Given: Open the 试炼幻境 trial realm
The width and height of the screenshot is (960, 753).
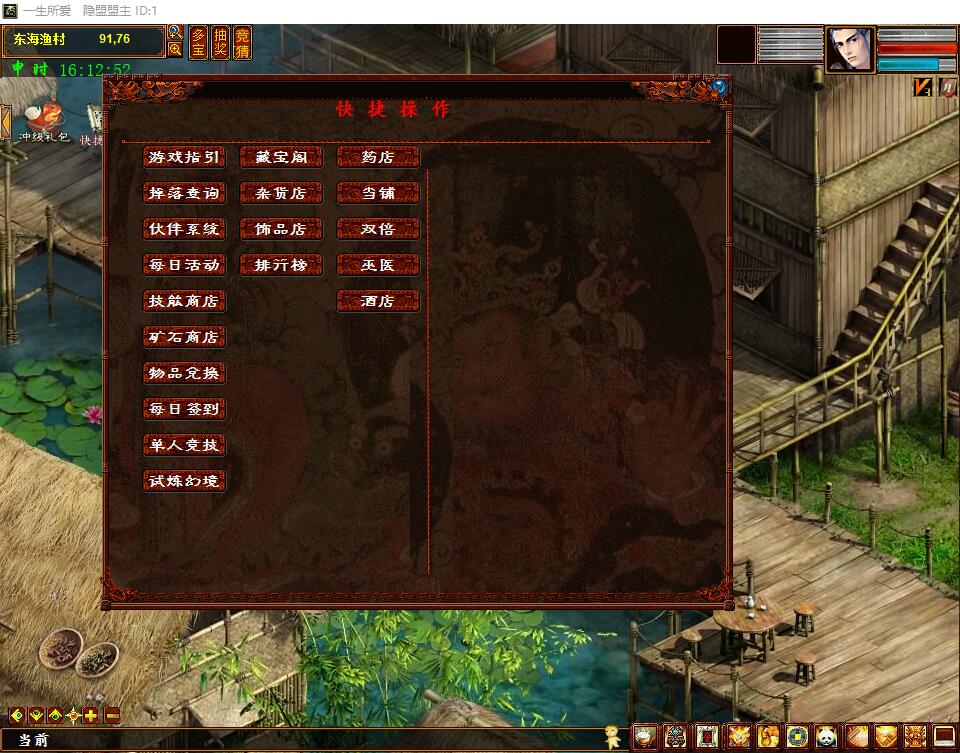Looking at the screenshot, I should point(184,481).
